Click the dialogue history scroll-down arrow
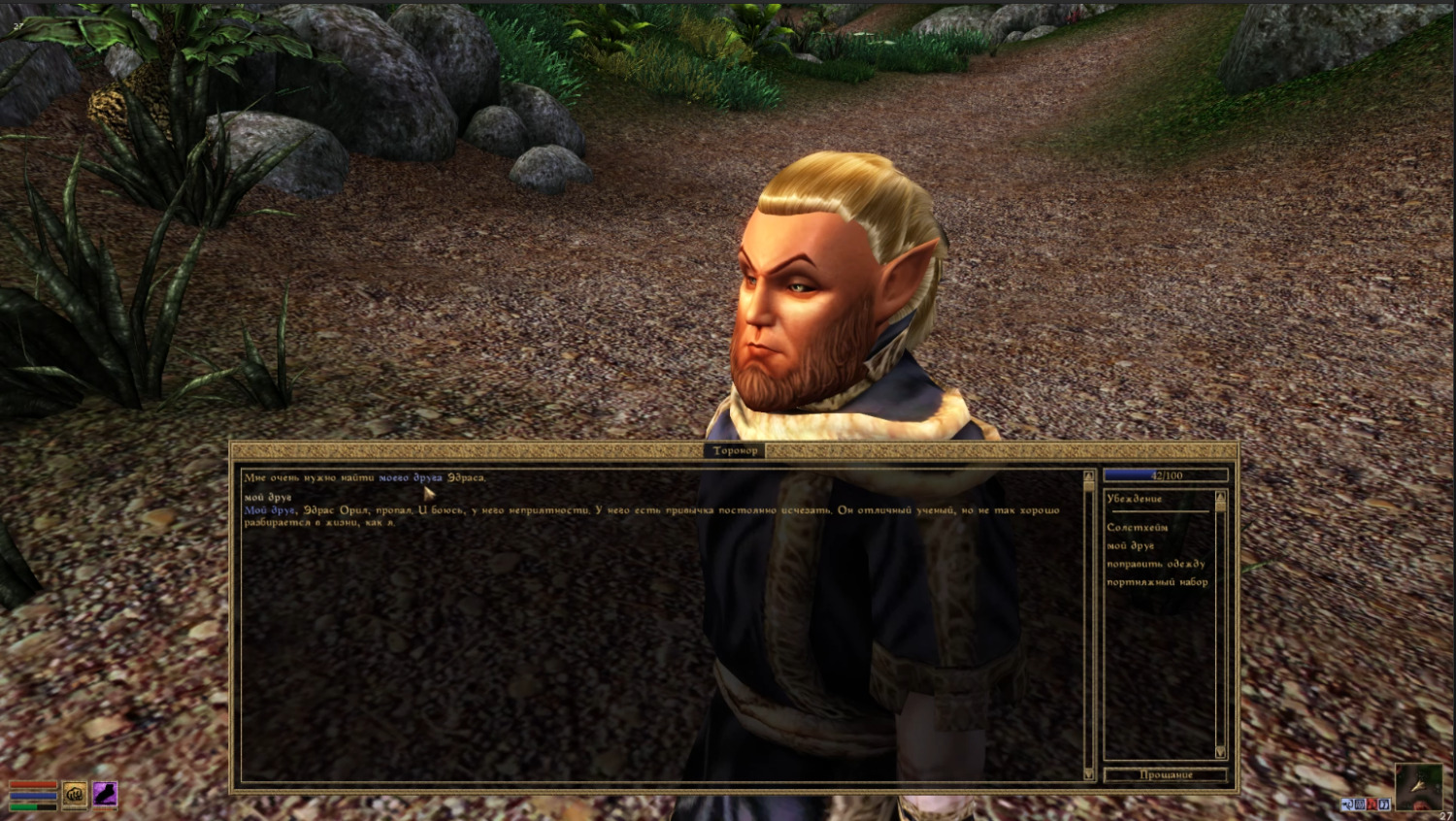Image resolution: width=1456 pixels, height=821 pixels. coord(1088,773)
